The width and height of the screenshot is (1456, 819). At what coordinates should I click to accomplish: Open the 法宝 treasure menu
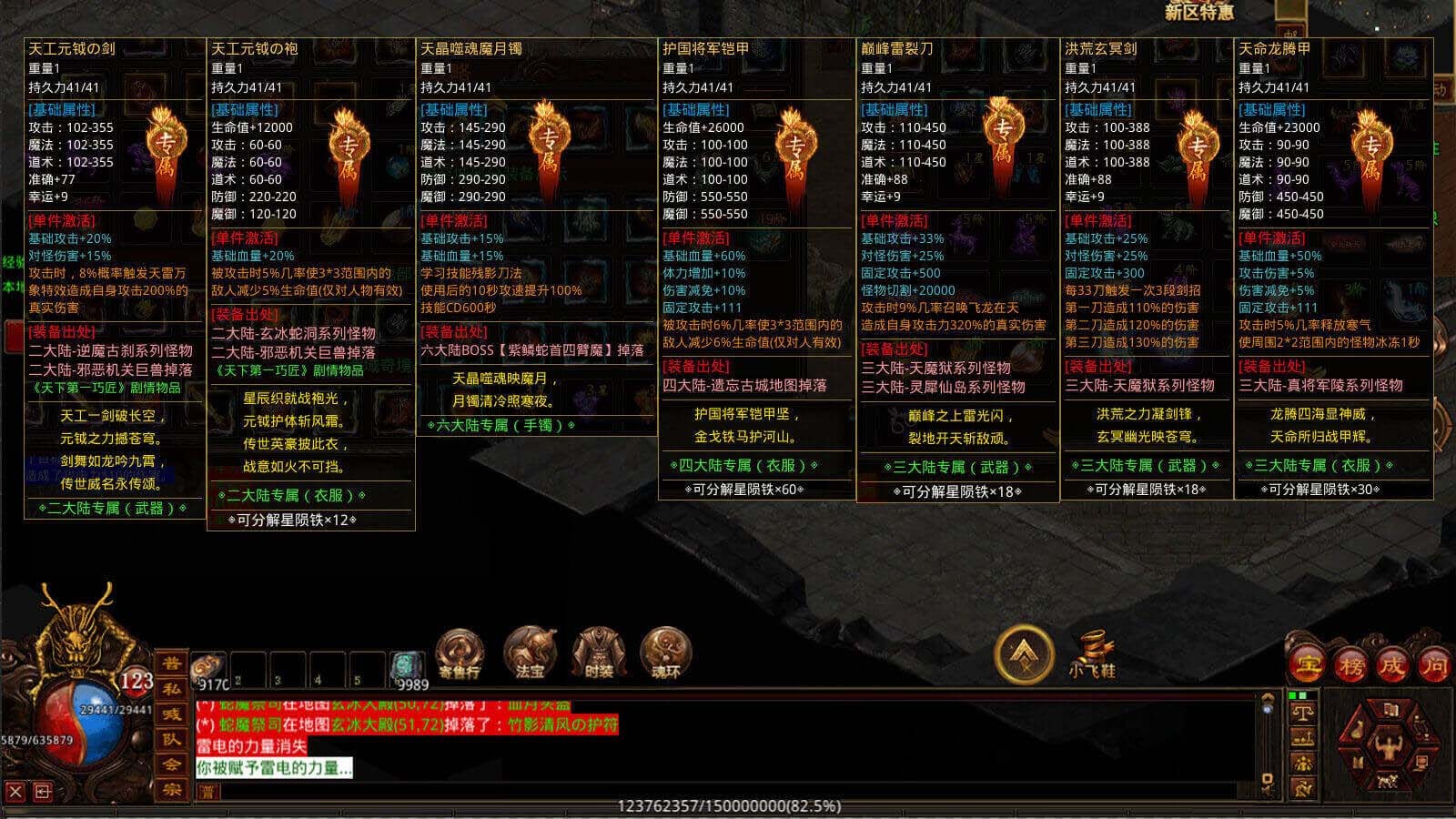[x=530, y=653]
